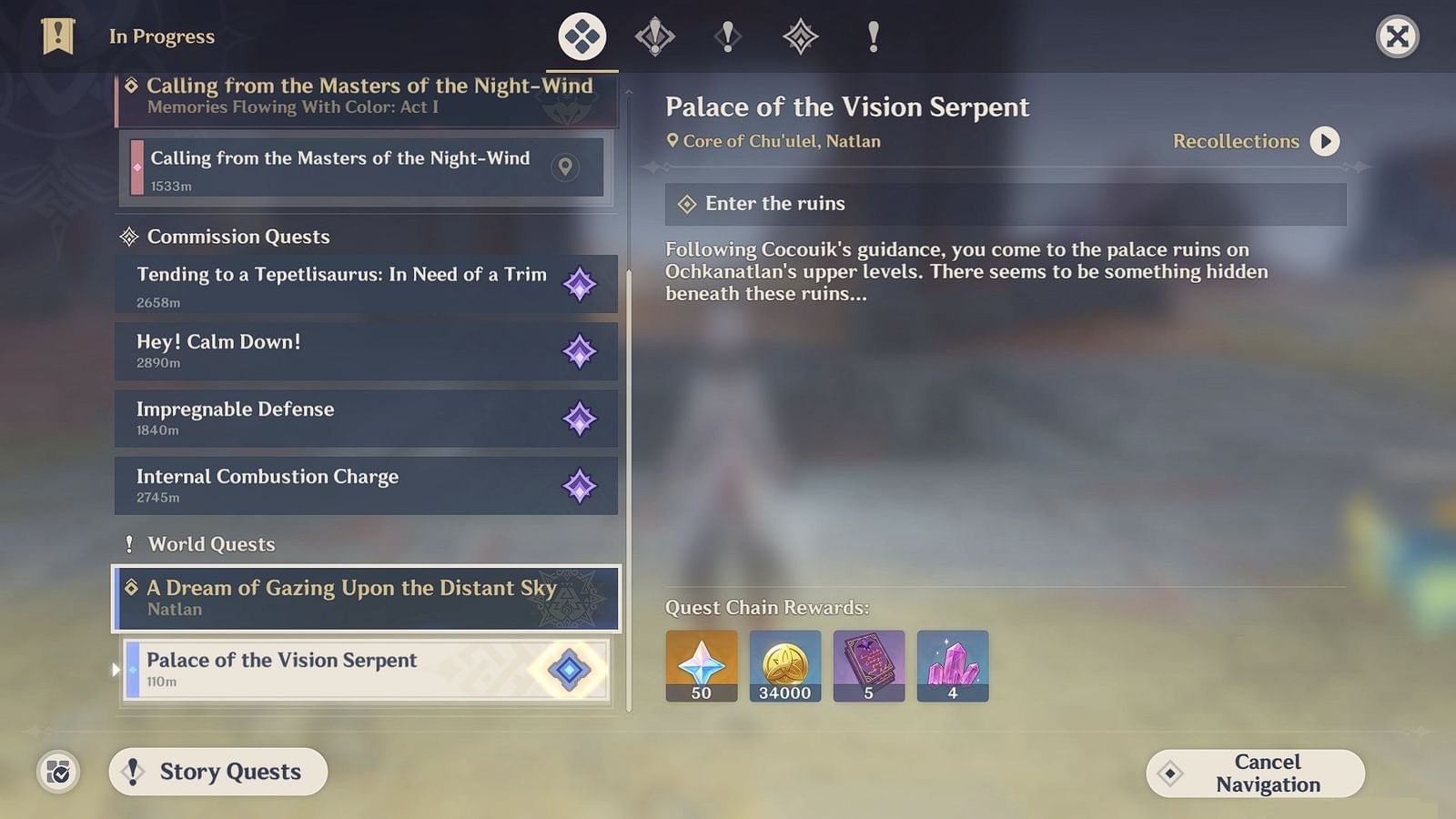Image resolution: width=1456 pixels, height=819 pixels.
Task: Toggle navigation on Hey! Calm Down!
Action: tap(580, 351)
